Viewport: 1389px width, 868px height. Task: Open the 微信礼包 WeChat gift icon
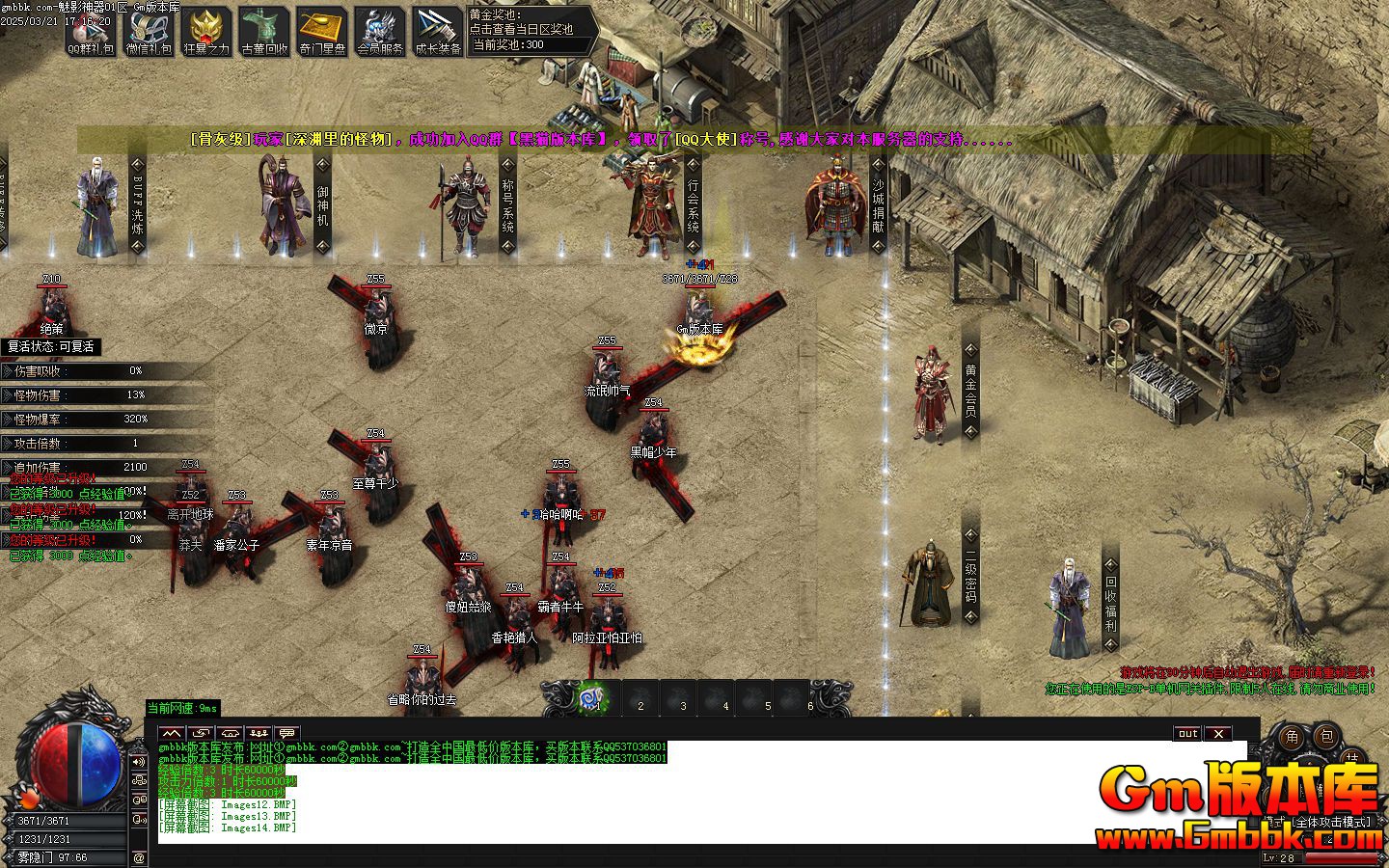pos(151,31)
